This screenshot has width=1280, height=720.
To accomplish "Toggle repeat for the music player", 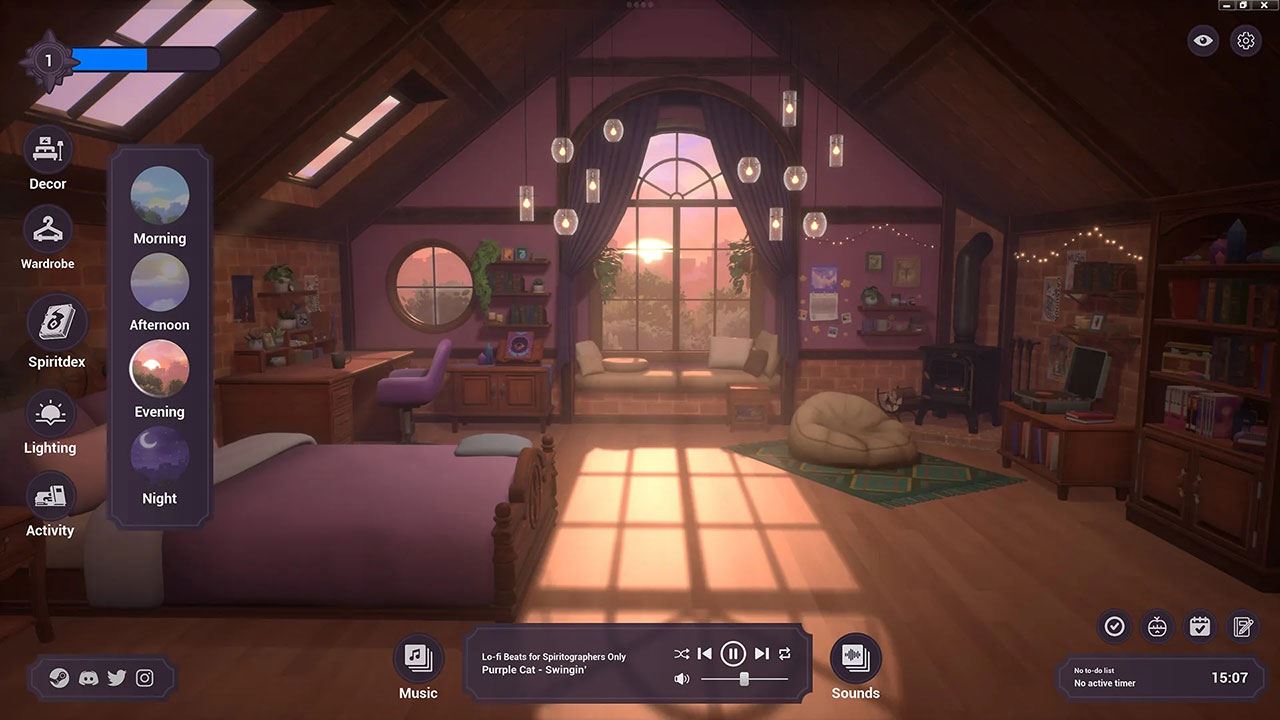I will [x=785, y=654].
